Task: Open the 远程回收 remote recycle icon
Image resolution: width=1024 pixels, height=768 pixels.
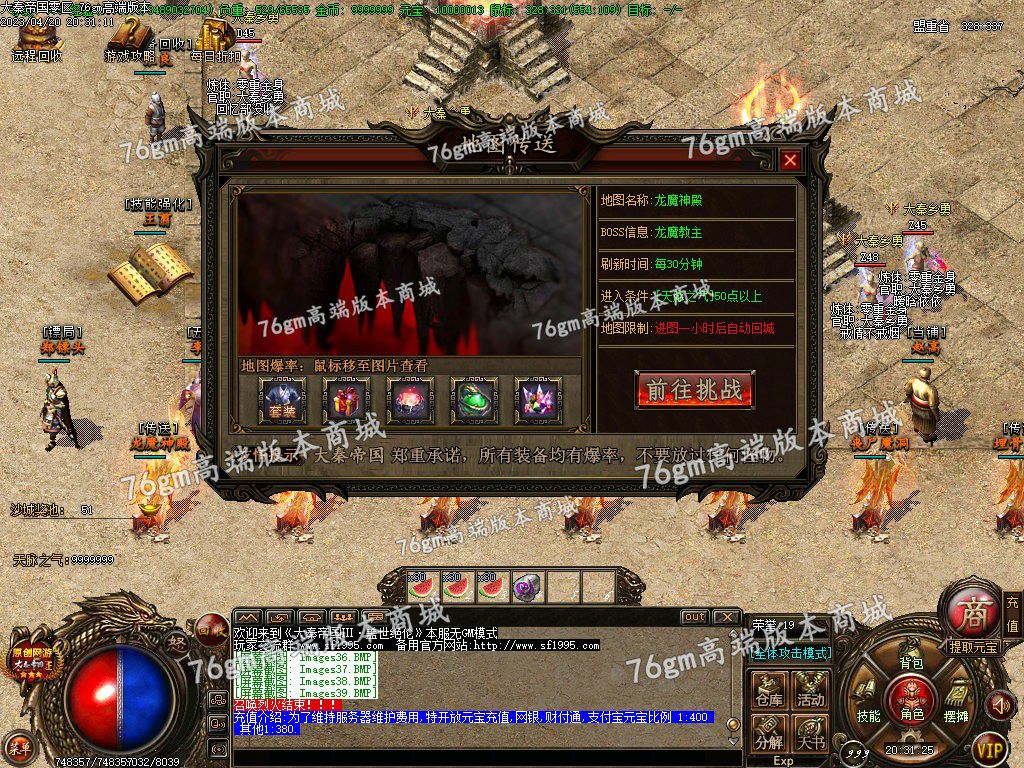Action: coord(36,40)
